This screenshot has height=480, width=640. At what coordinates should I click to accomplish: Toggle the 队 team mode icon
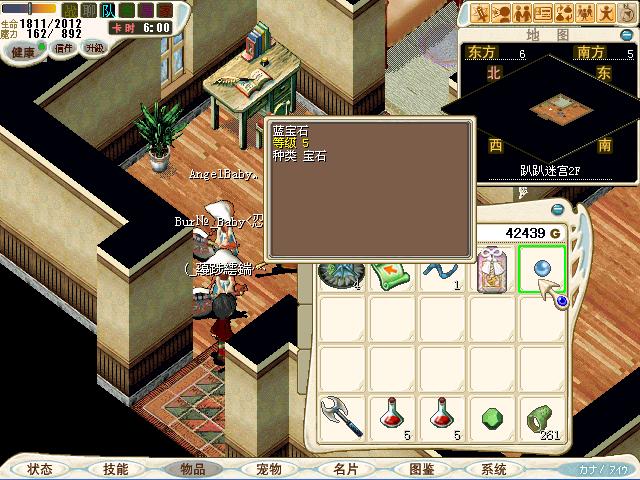(x=107, y=9)
